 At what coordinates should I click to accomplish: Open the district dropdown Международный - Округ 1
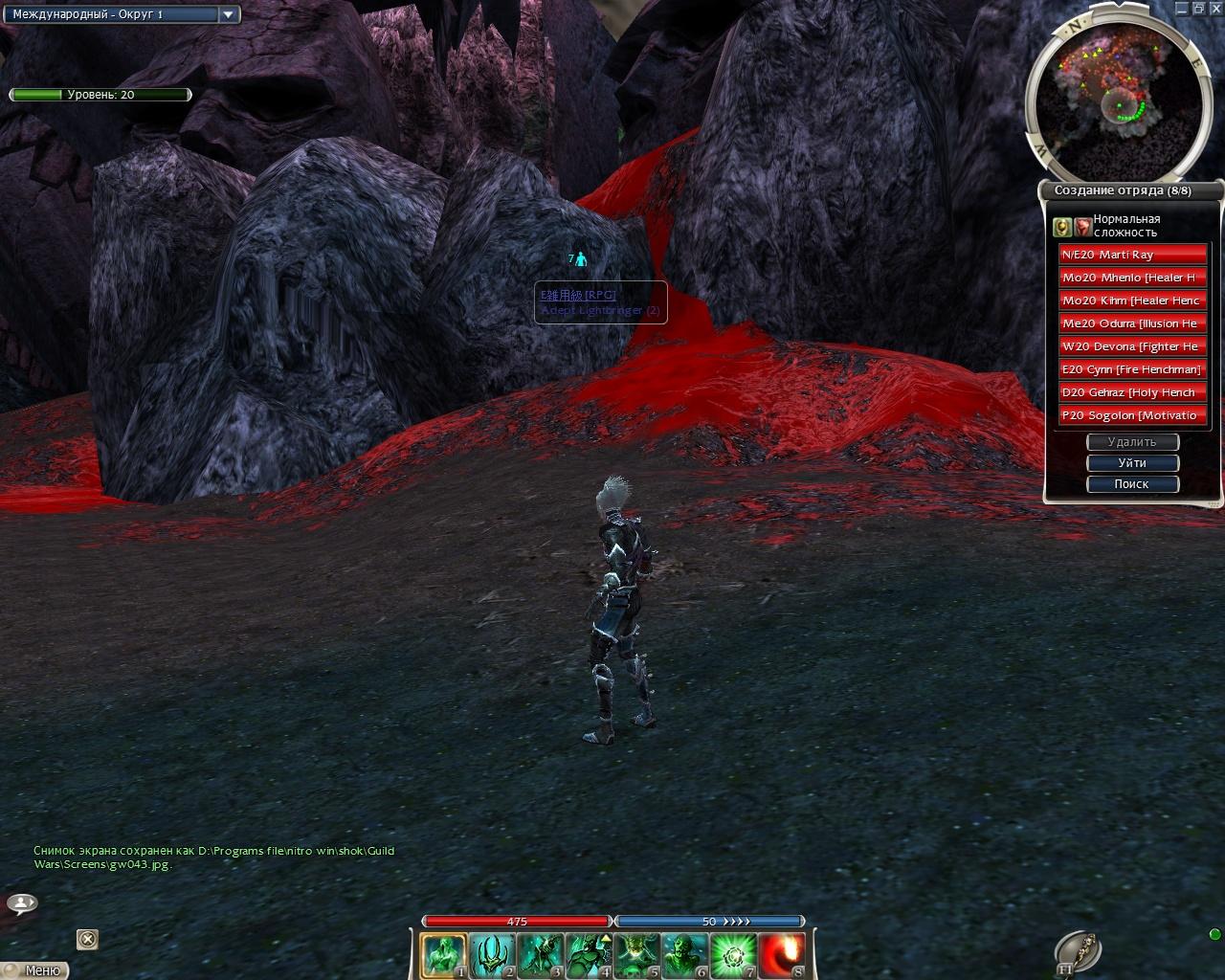(122, 14)
